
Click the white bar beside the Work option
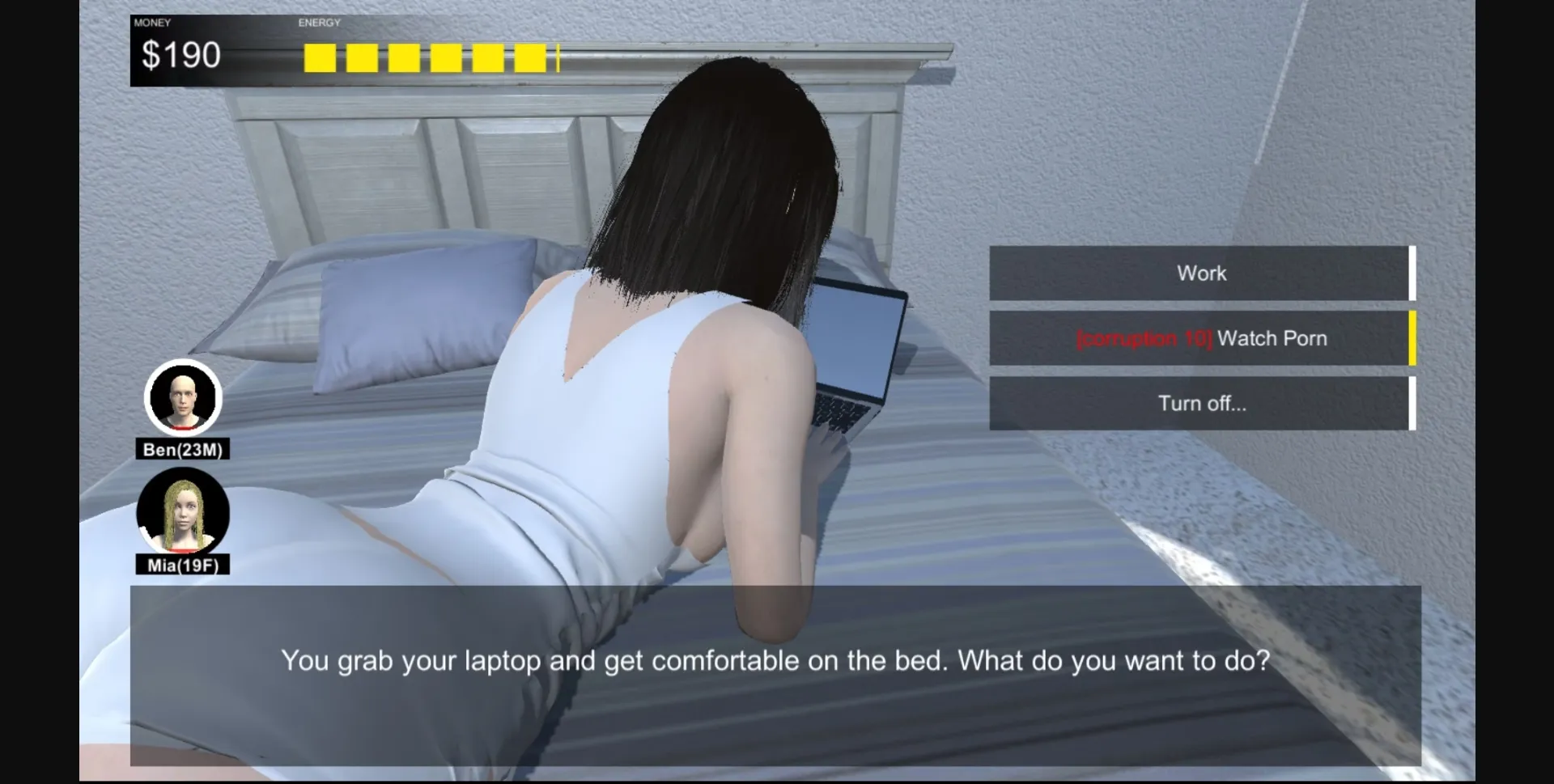click(x=1412, y=273)
